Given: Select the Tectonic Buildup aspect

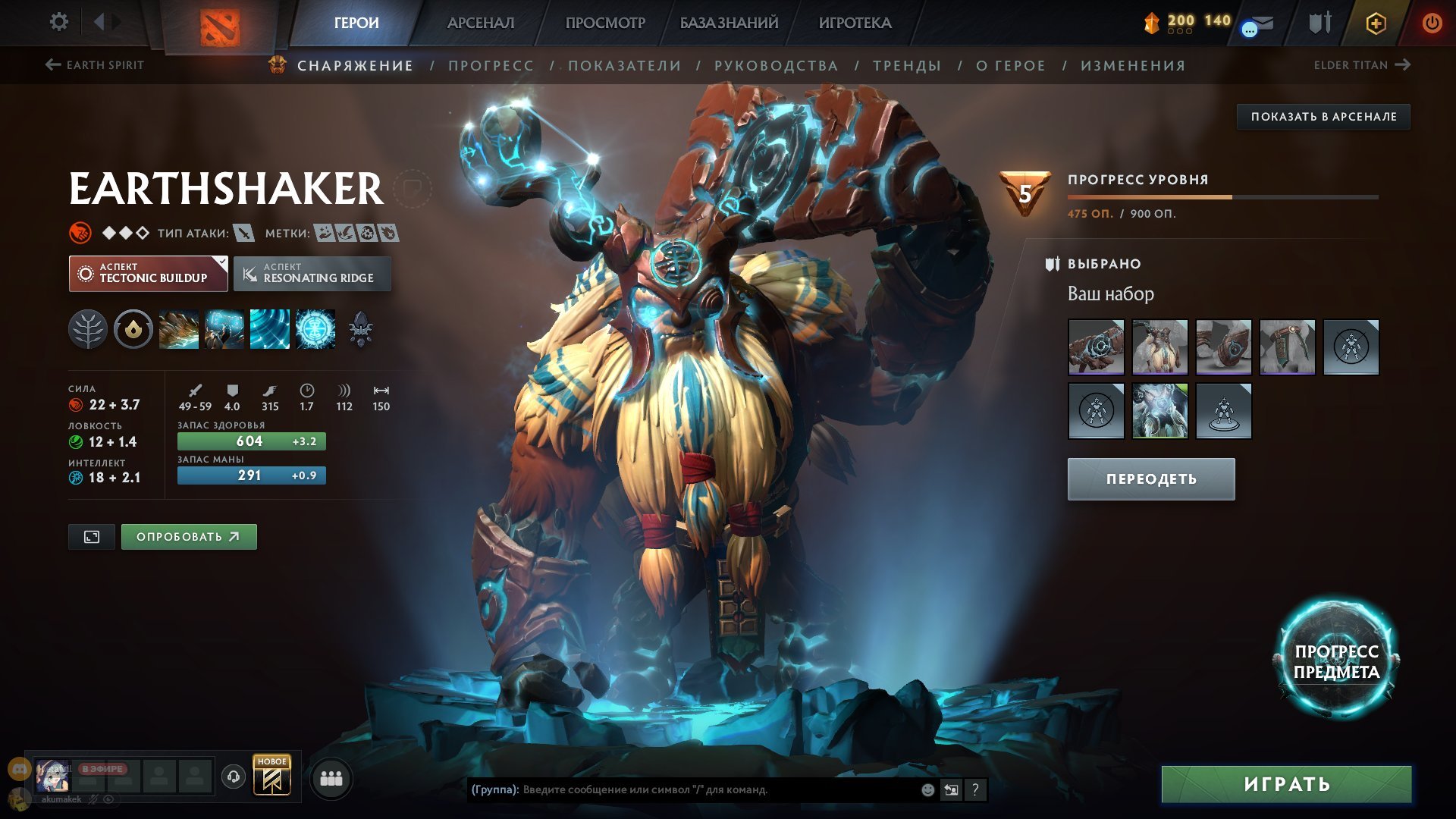Looking at the screenshot, I should pos(148,273).
